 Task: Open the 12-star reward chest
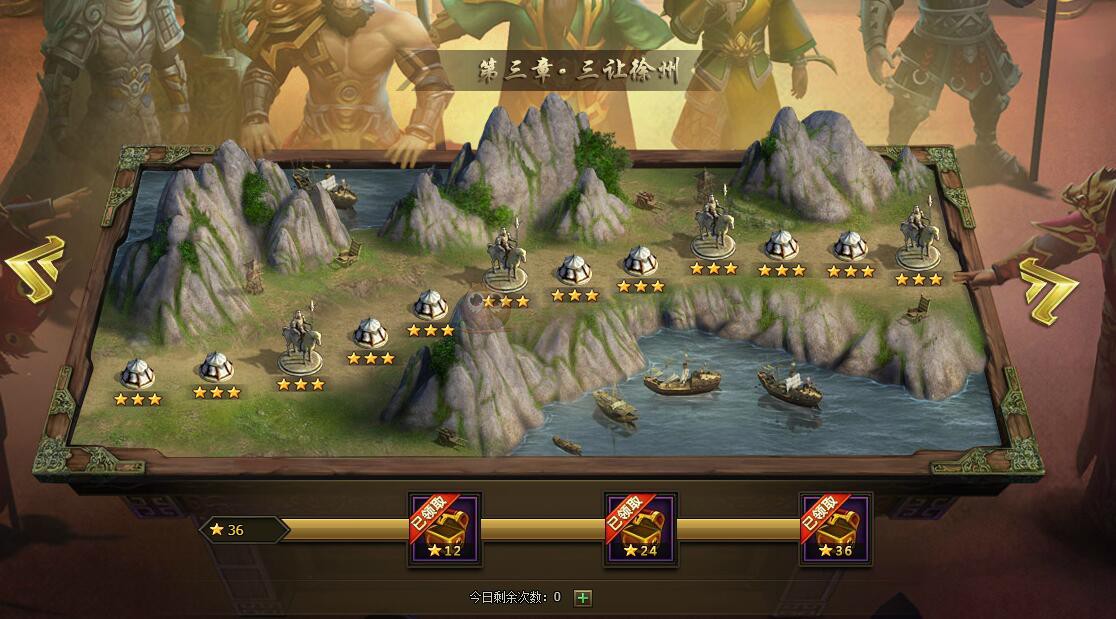pos(445,529)
